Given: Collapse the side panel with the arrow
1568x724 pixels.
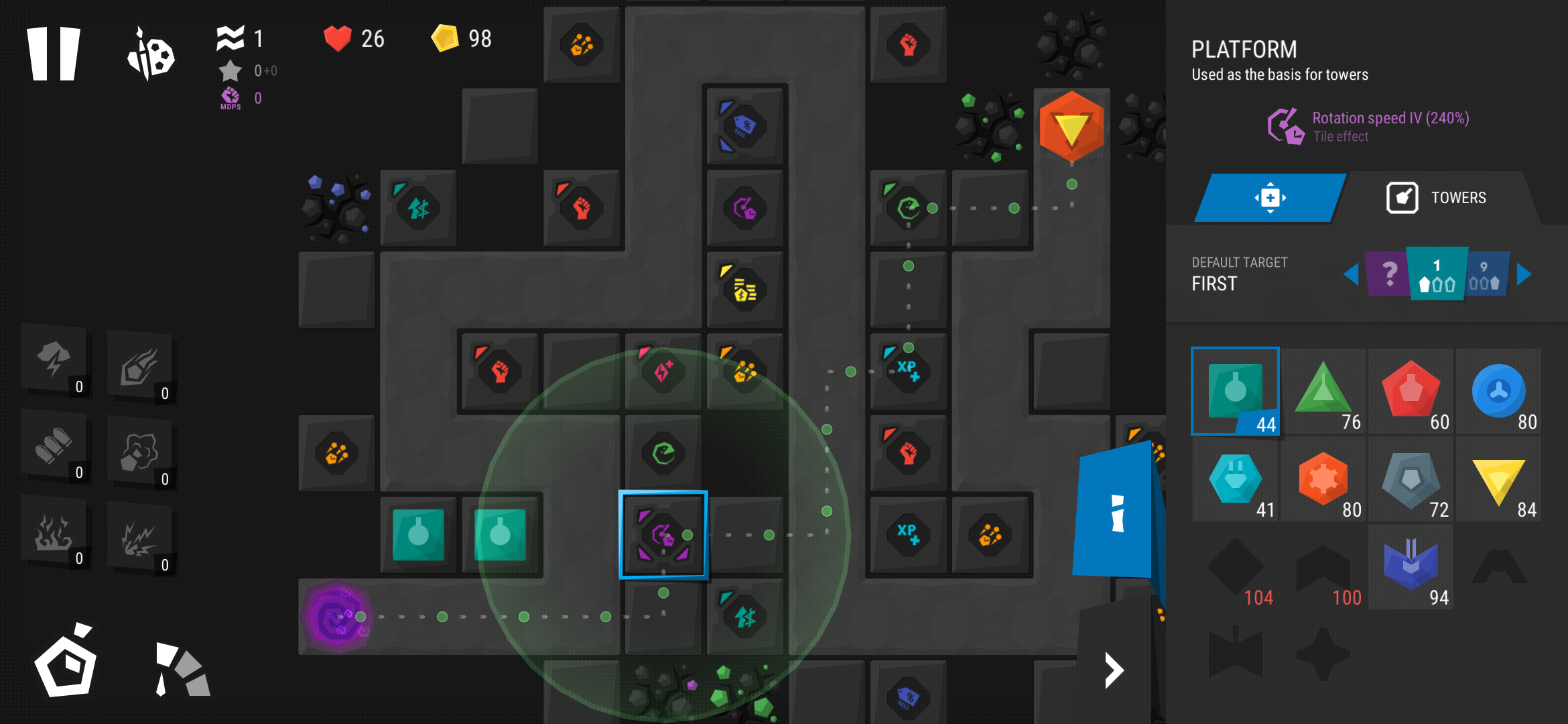Looking at the screenshot, I should (x=1114, y=670).
